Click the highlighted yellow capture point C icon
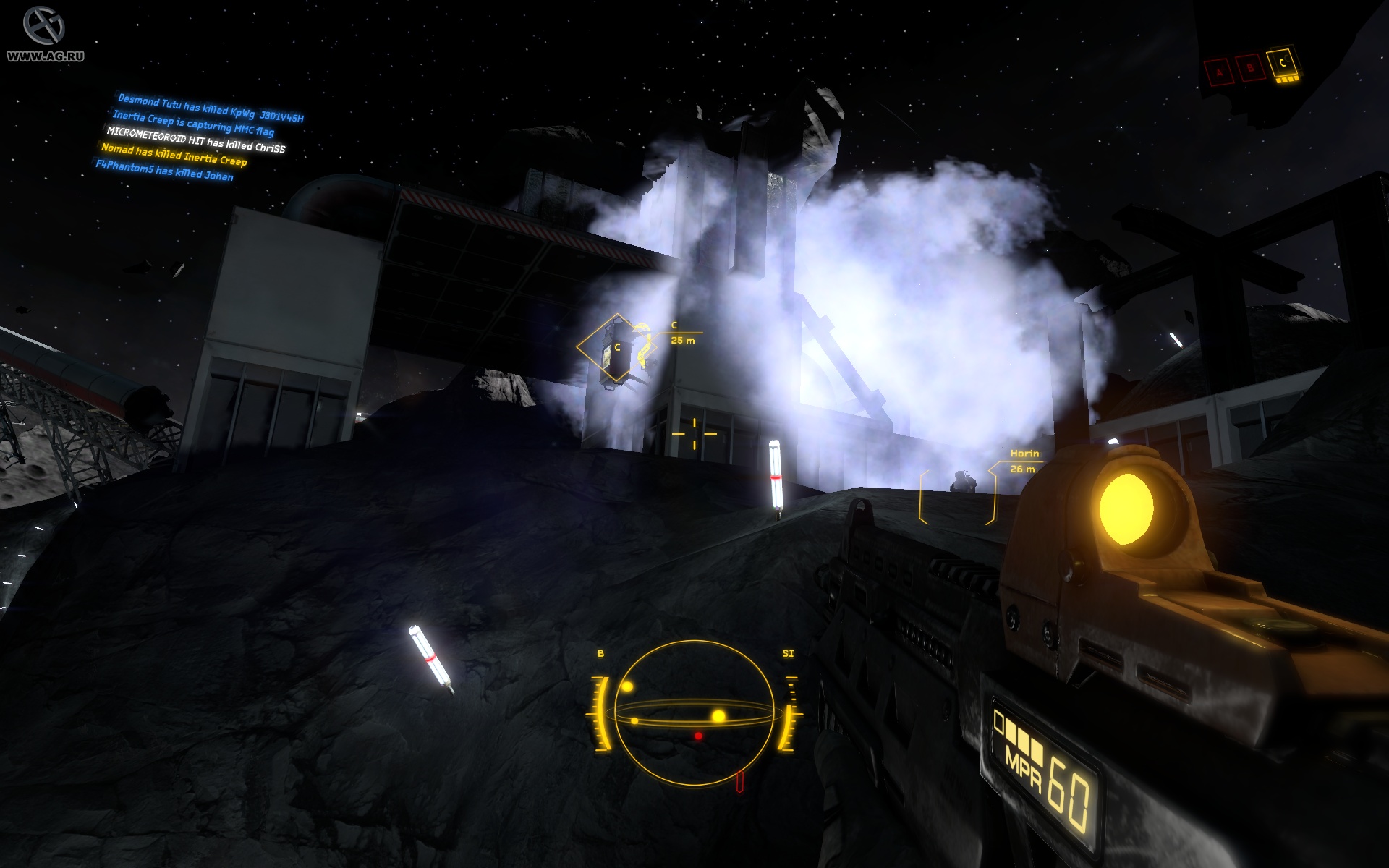Viewport: 1389px width, 868px height. tap(1283, 65)
